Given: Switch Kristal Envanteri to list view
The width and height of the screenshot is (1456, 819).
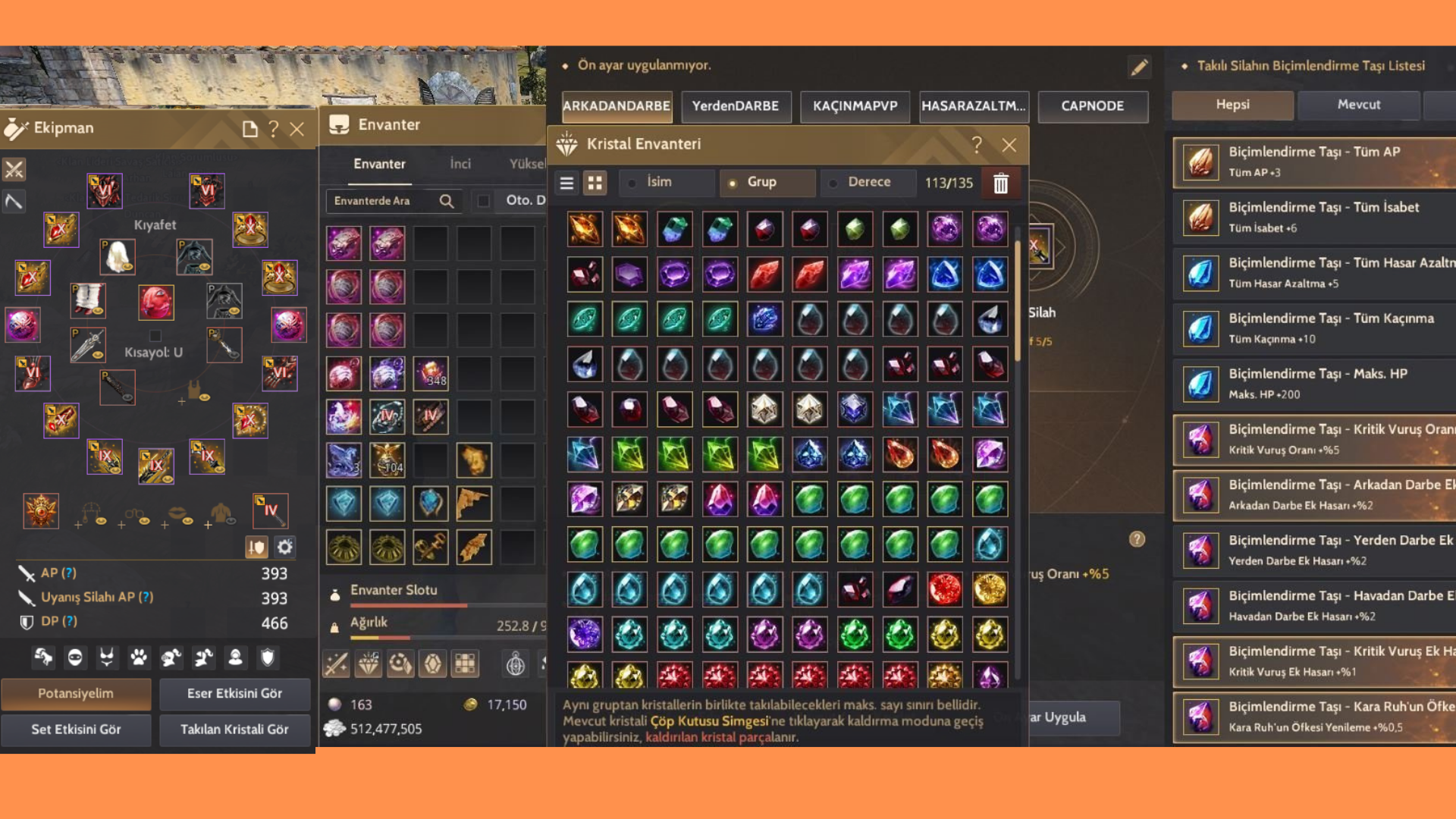Looking at the screenshot, I should (x=566, y=183).
